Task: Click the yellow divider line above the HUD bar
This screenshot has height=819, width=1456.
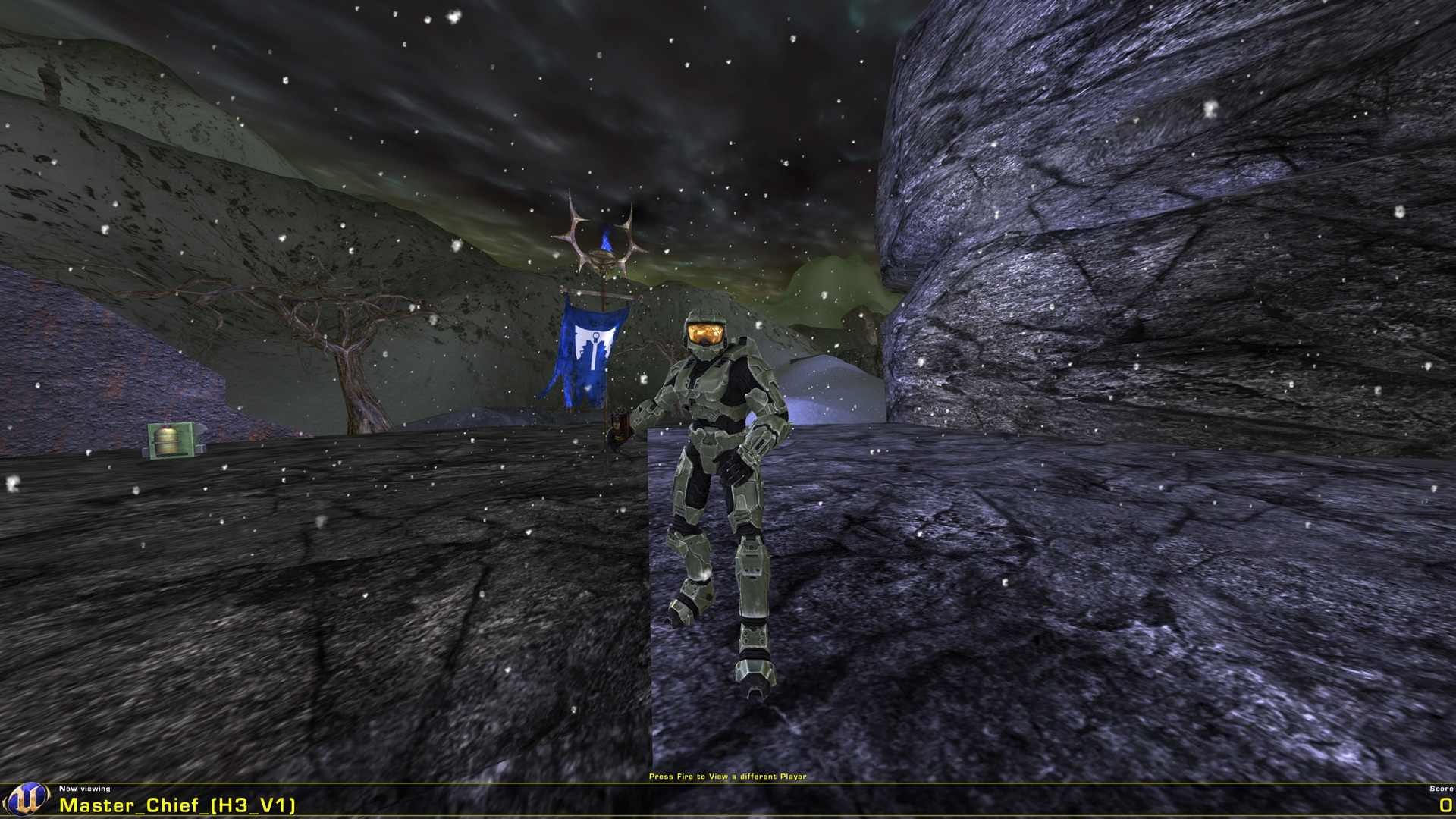Action: point(728,783)
